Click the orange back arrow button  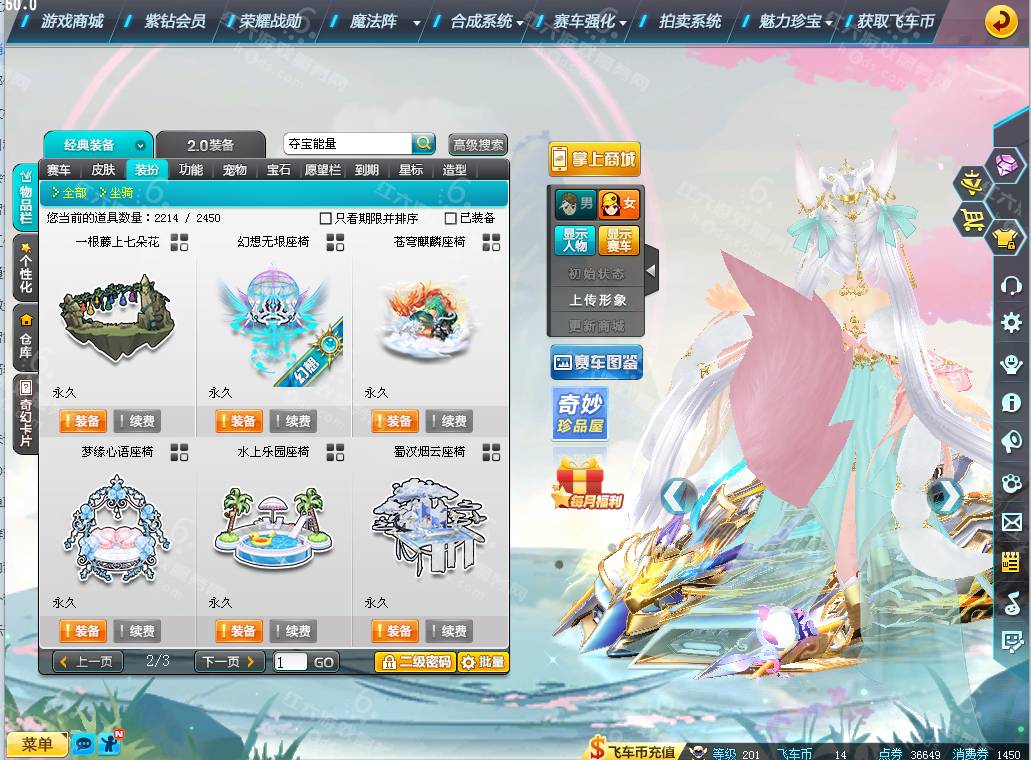point(1001,21)
